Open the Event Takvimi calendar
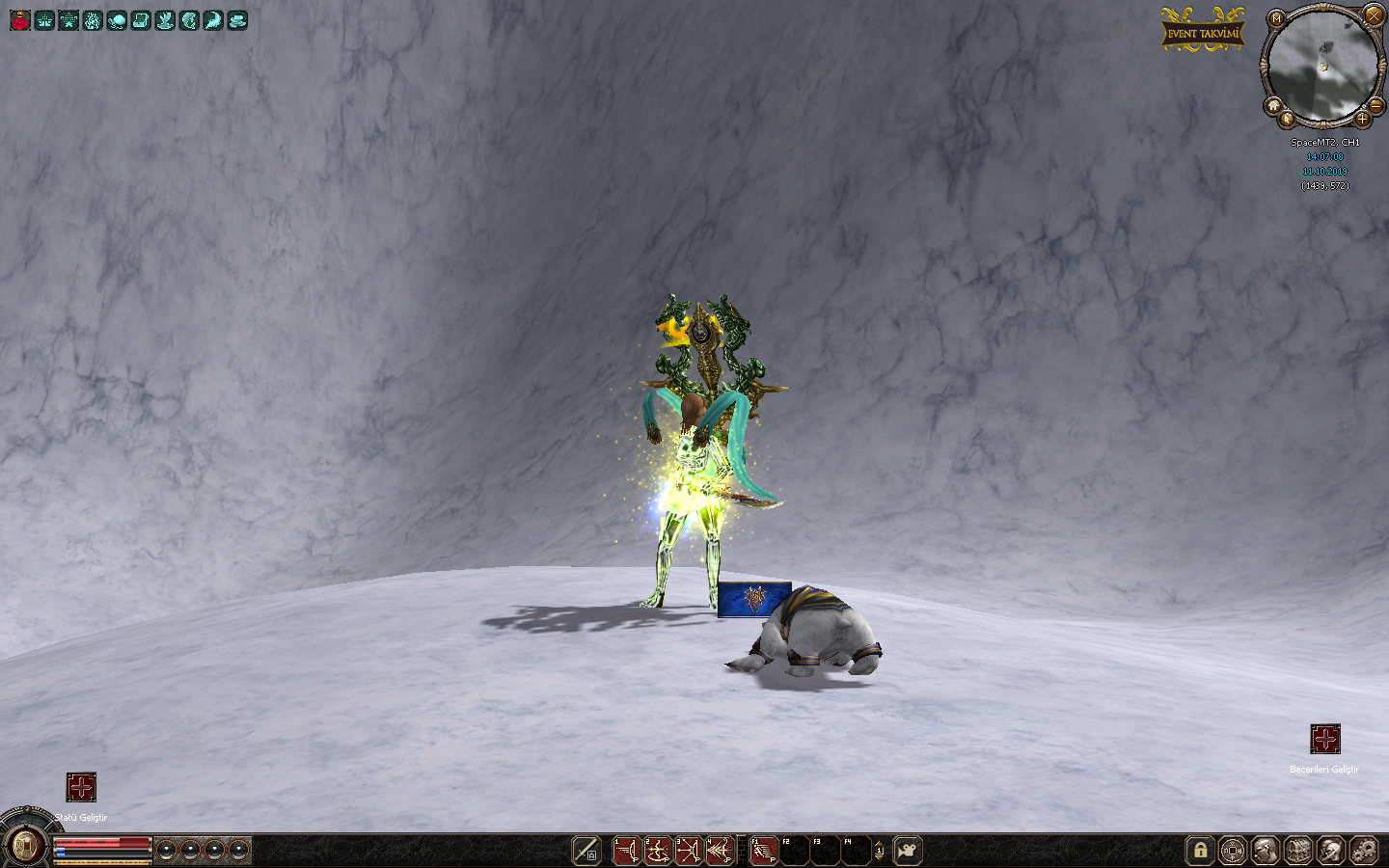The image size is (1389, 868). [1202, 33]
